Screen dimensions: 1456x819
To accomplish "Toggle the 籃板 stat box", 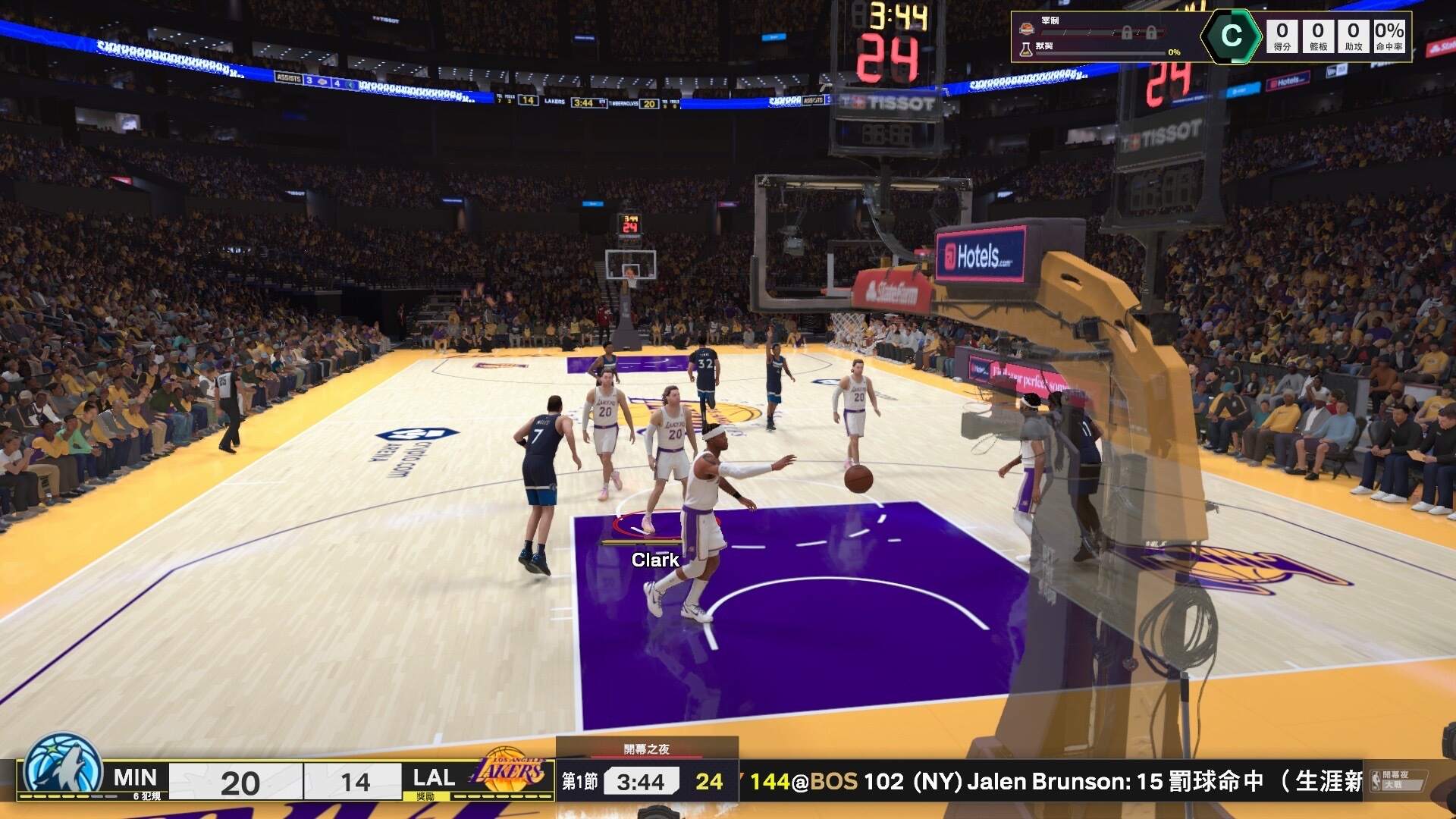I will 1317,36.
